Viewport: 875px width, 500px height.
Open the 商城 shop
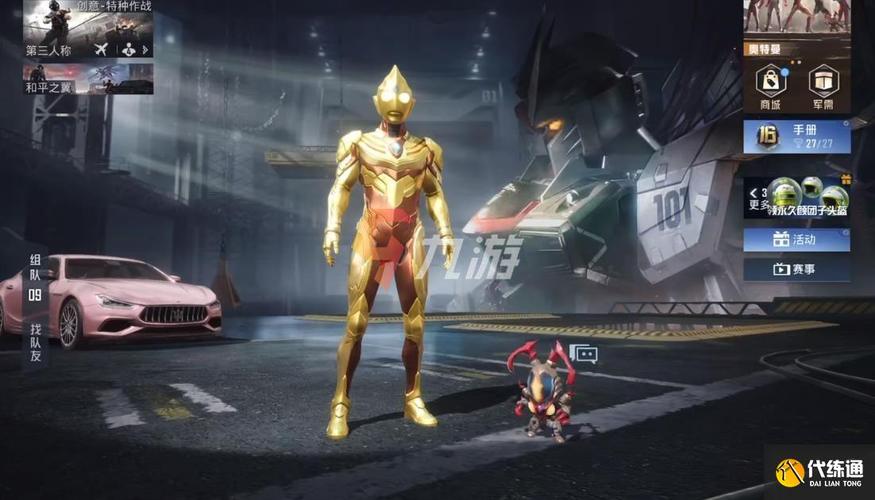(x=770, y=85)
